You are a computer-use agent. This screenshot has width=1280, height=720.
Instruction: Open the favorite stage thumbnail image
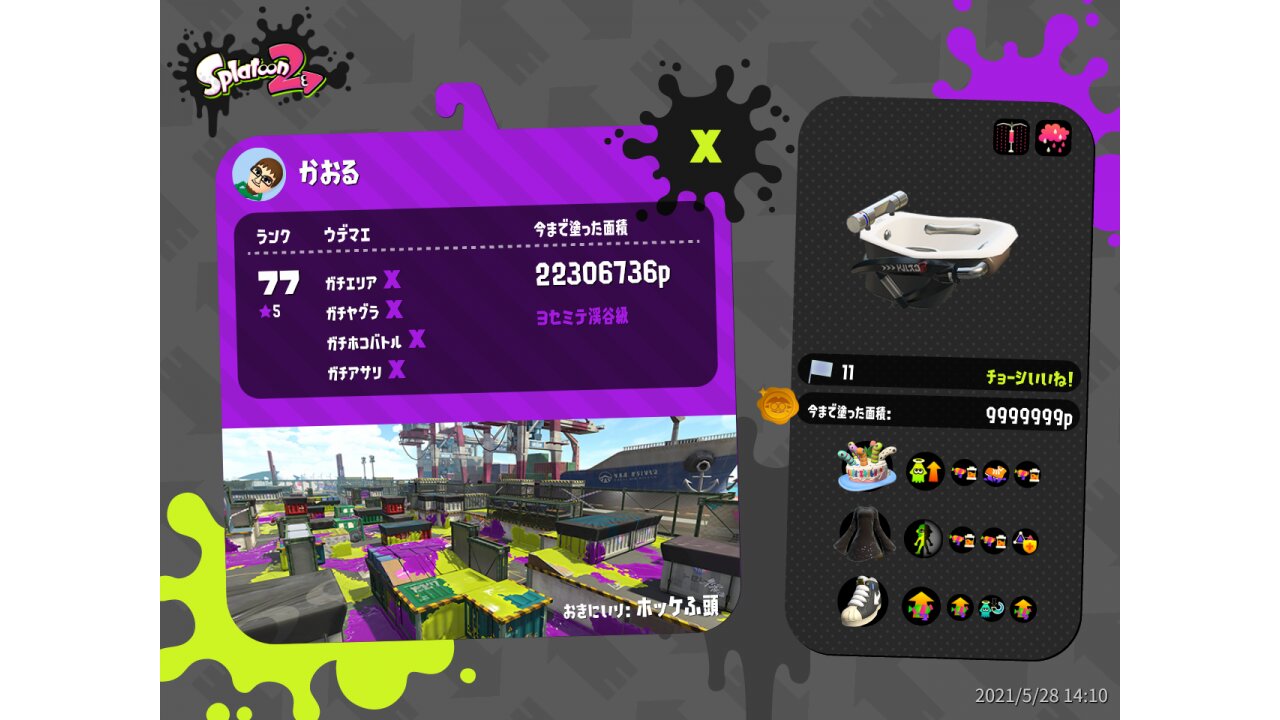480,530
